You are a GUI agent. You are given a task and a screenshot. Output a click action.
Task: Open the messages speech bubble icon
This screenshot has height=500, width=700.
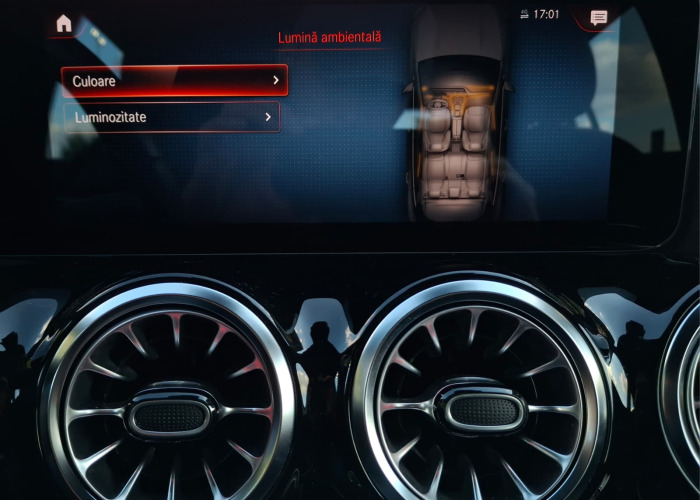click(x=599, y=18)
